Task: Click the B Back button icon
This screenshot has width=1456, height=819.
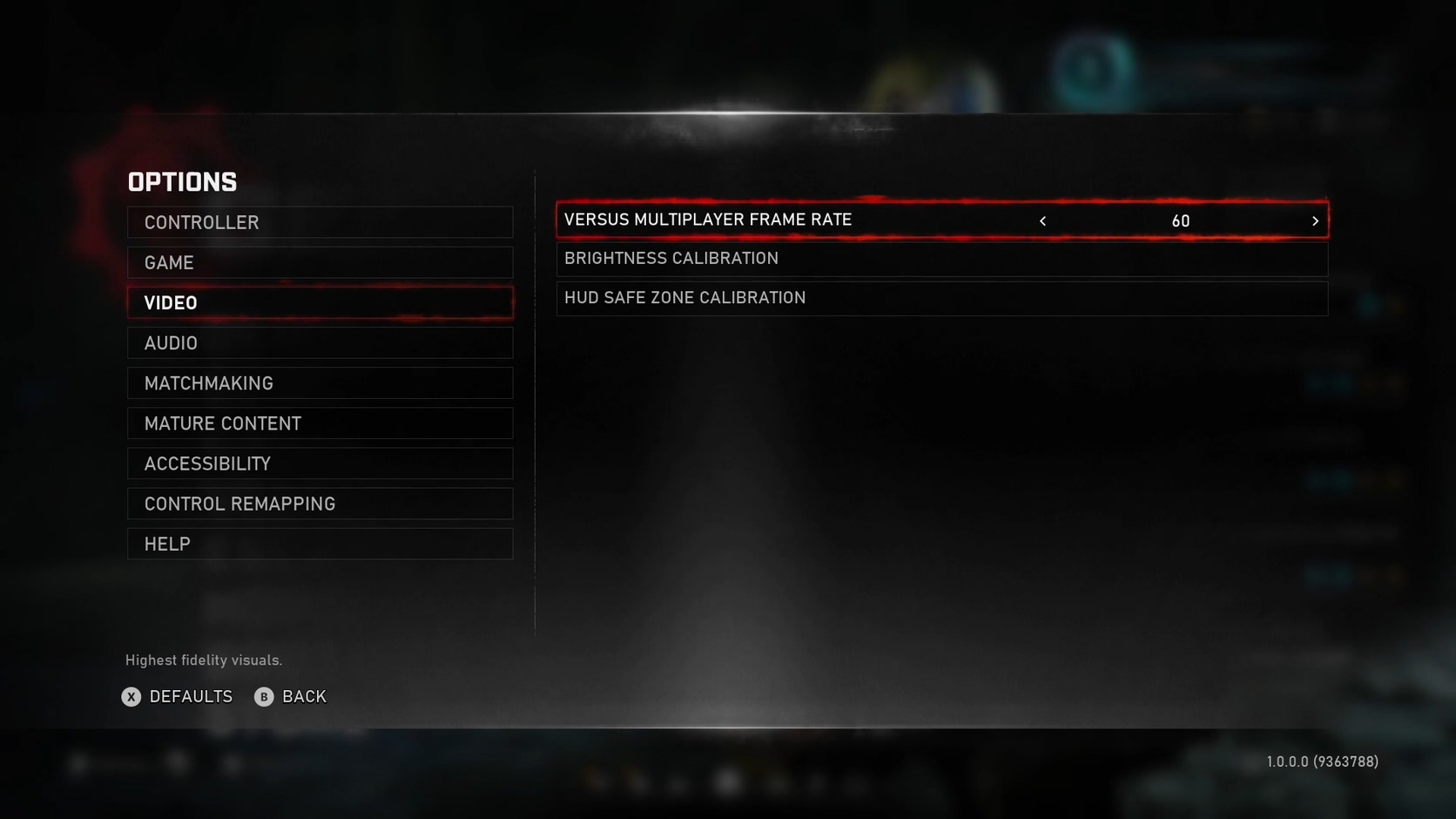Action: (x=264, y=696)
